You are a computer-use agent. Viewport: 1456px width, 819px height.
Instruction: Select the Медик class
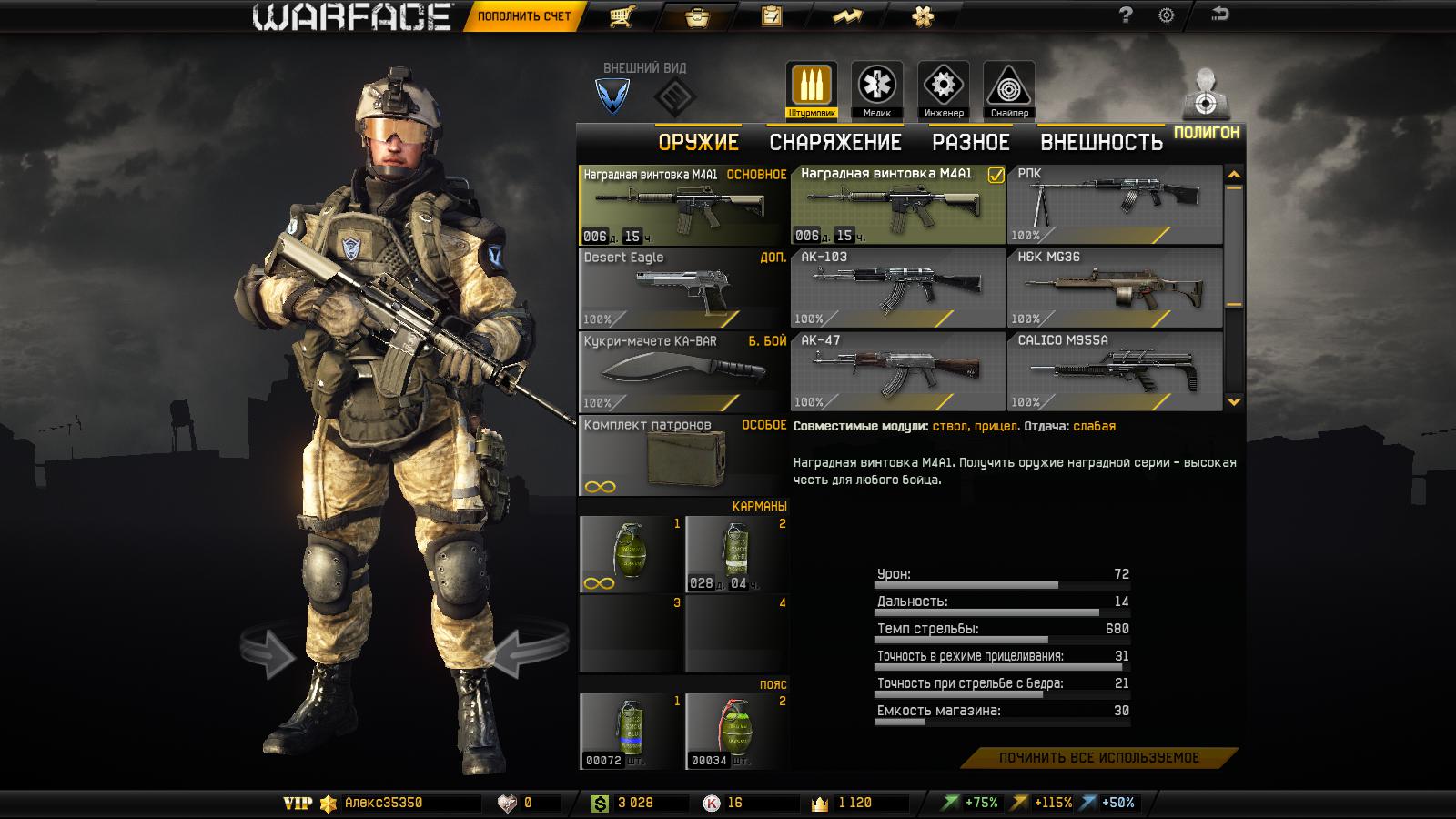(x=876, y=90)
